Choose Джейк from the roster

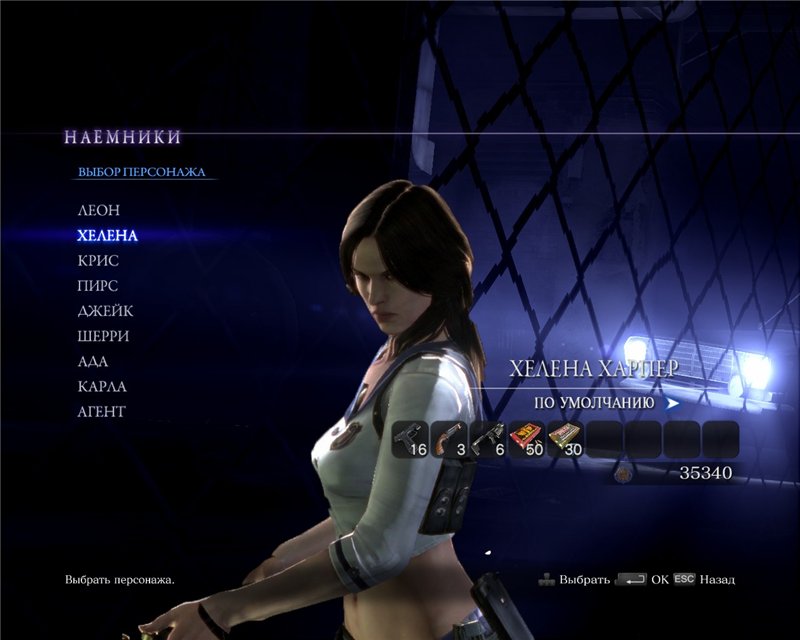[x=105, y=311]
